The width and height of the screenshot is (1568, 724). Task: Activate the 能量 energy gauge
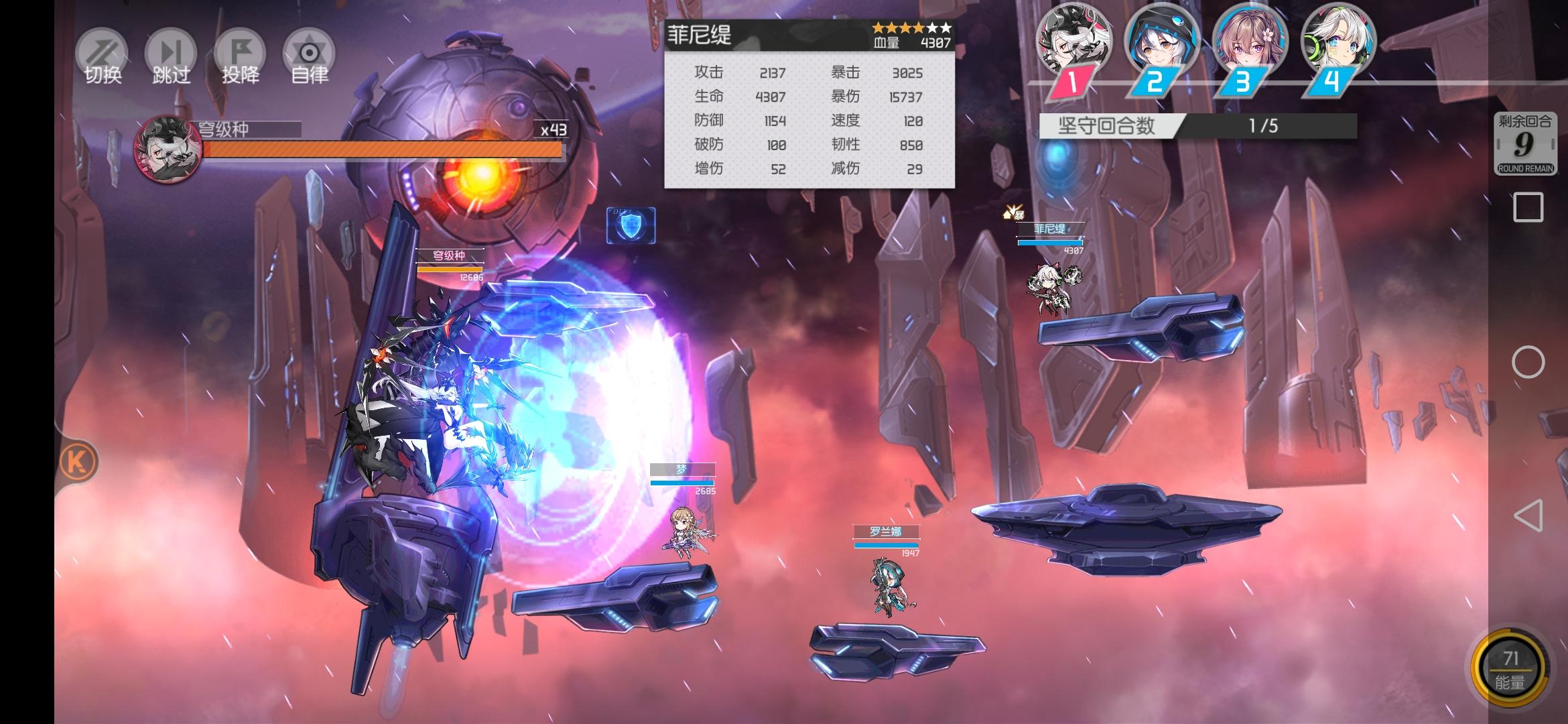tap(1510, 668)
